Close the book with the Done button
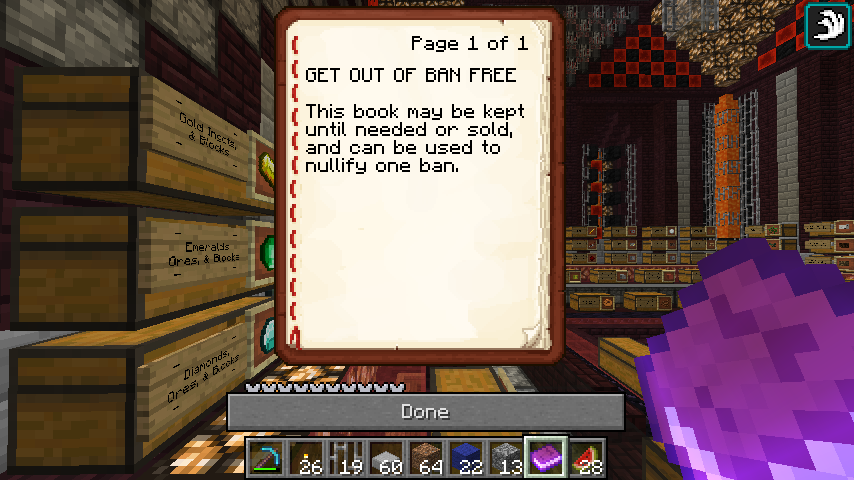 click(425, 412)
